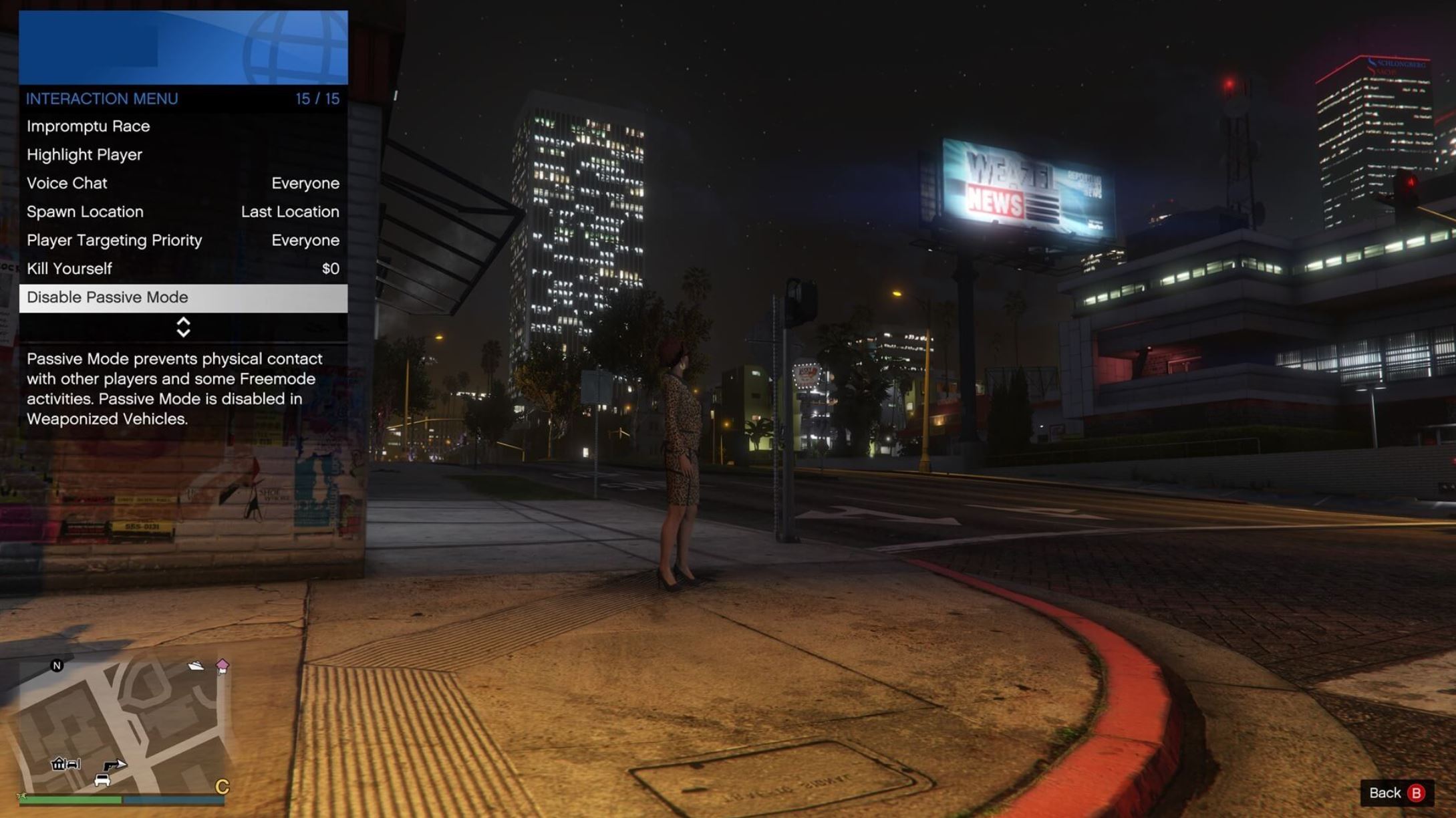Toggle Disable Passive Mode option
Screen dimensions: 1456x818
click(107, 297)
